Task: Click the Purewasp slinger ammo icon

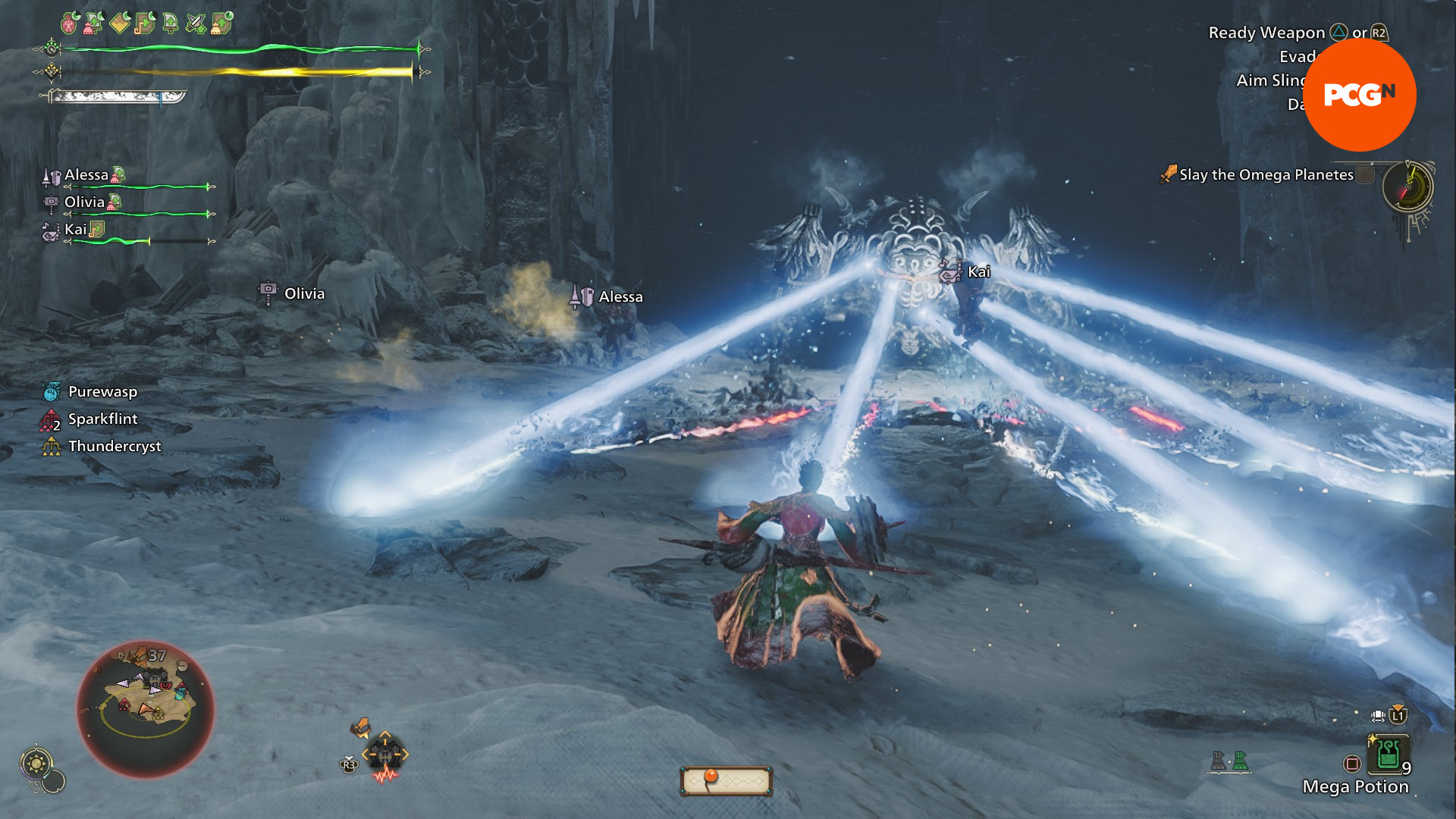Action: point(50,392)
